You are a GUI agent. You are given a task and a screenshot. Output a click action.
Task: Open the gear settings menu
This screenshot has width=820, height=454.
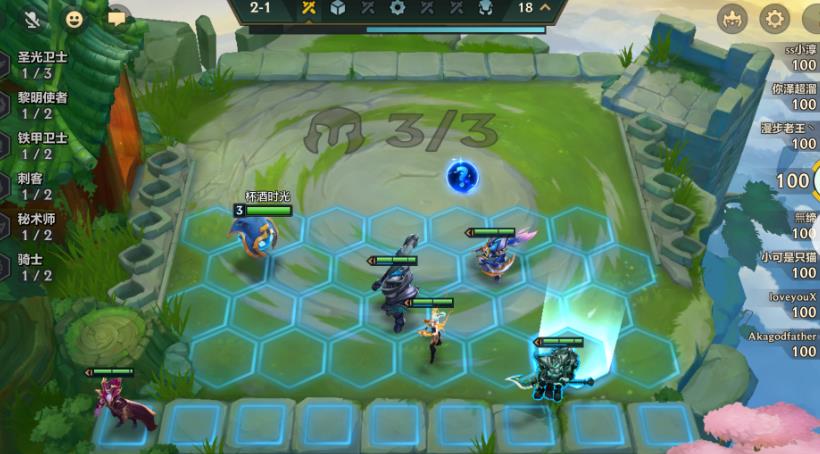point(774,18)
